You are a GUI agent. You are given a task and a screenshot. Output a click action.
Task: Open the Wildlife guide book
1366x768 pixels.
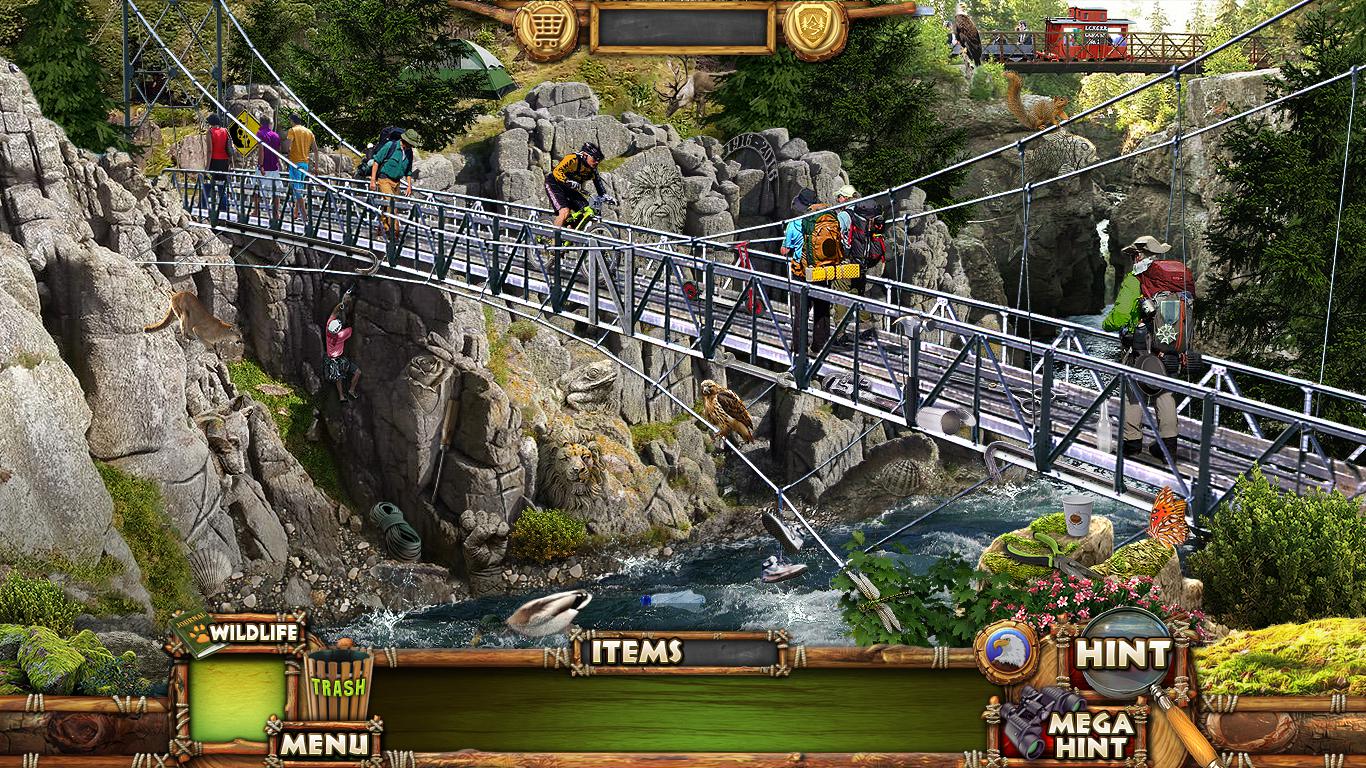237,632
